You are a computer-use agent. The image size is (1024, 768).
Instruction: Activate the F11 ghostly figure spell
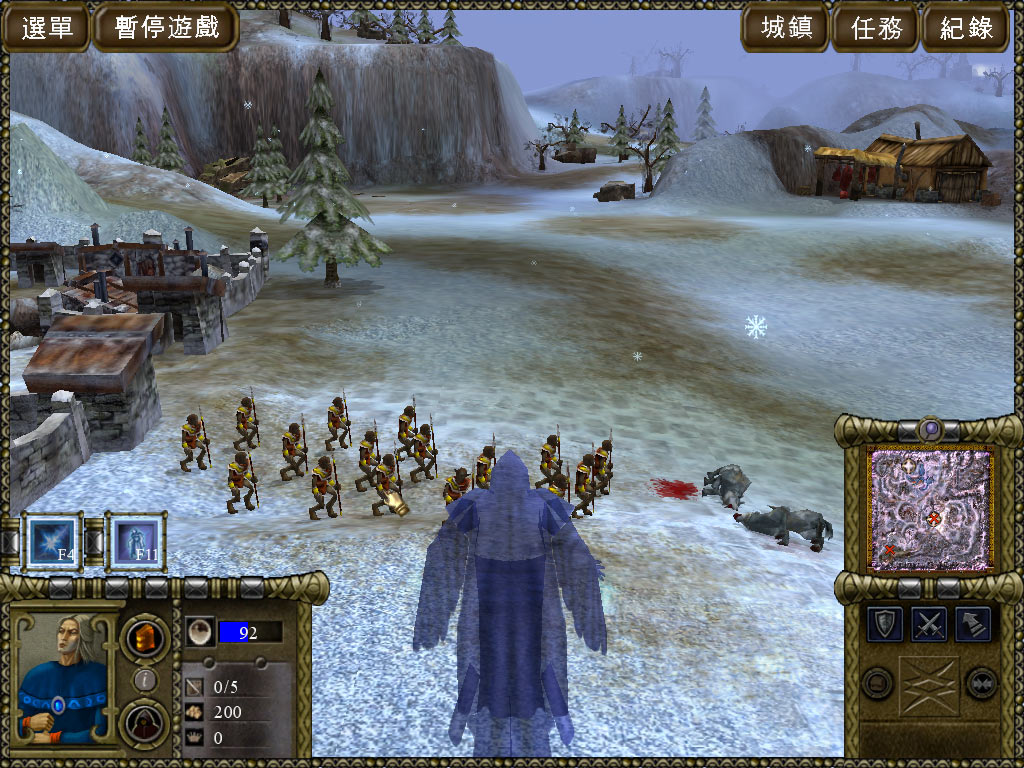(x=135, y=542)
